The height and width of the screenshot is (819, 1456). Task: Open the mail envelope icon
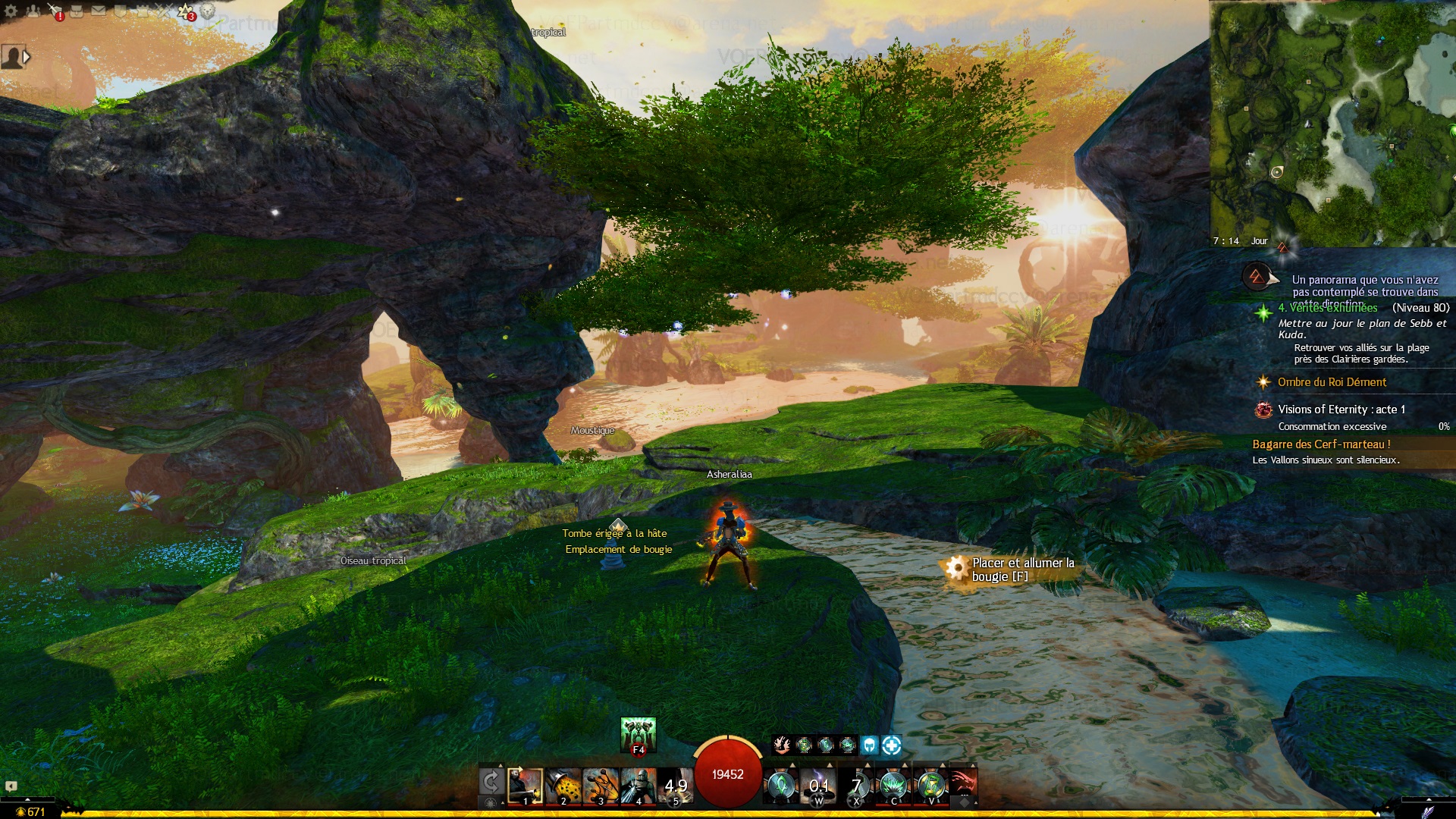99,11
